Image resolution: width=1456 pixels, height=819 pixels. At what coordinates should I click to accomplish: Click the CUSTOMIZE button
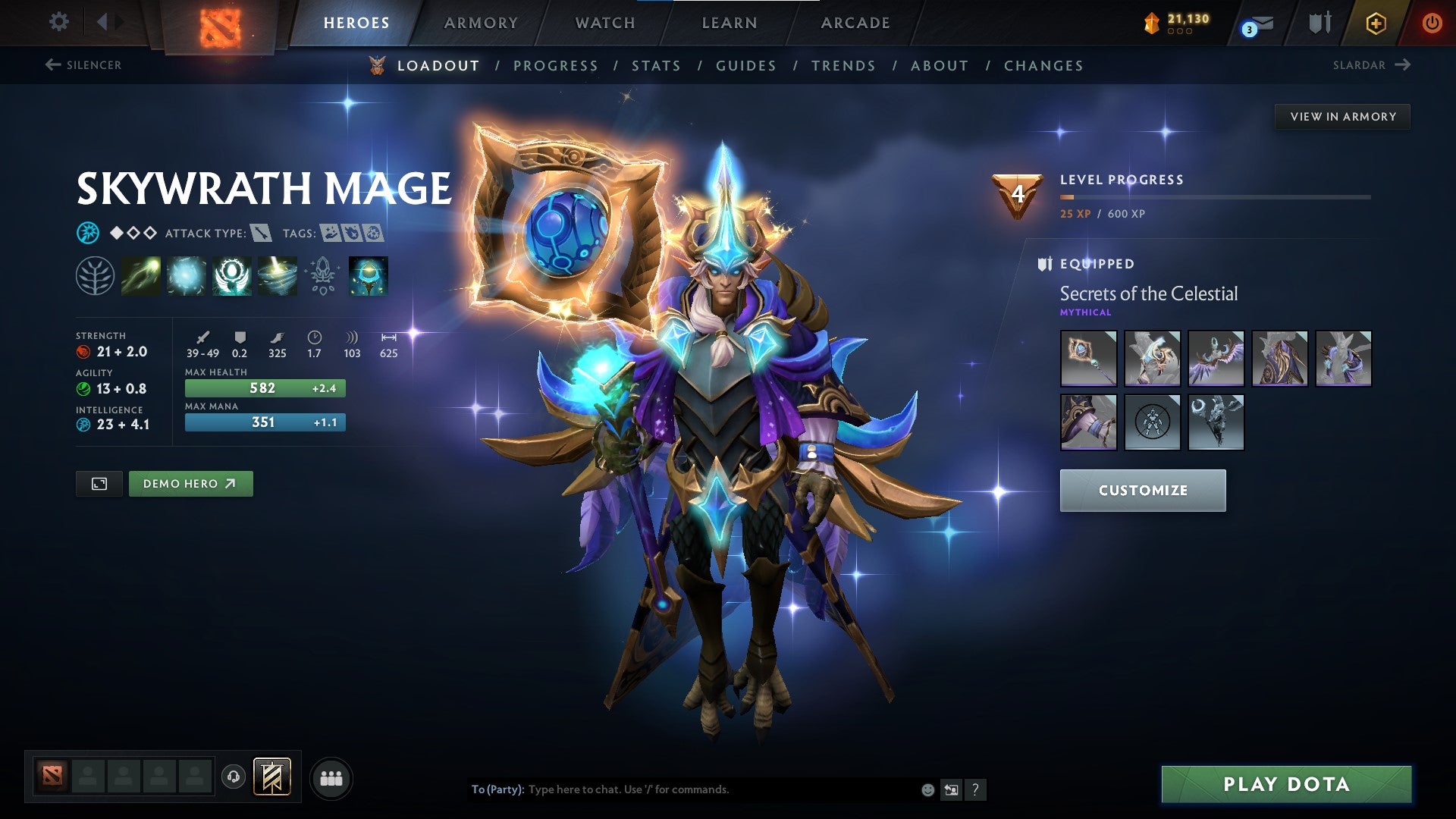coord(1143,490)
